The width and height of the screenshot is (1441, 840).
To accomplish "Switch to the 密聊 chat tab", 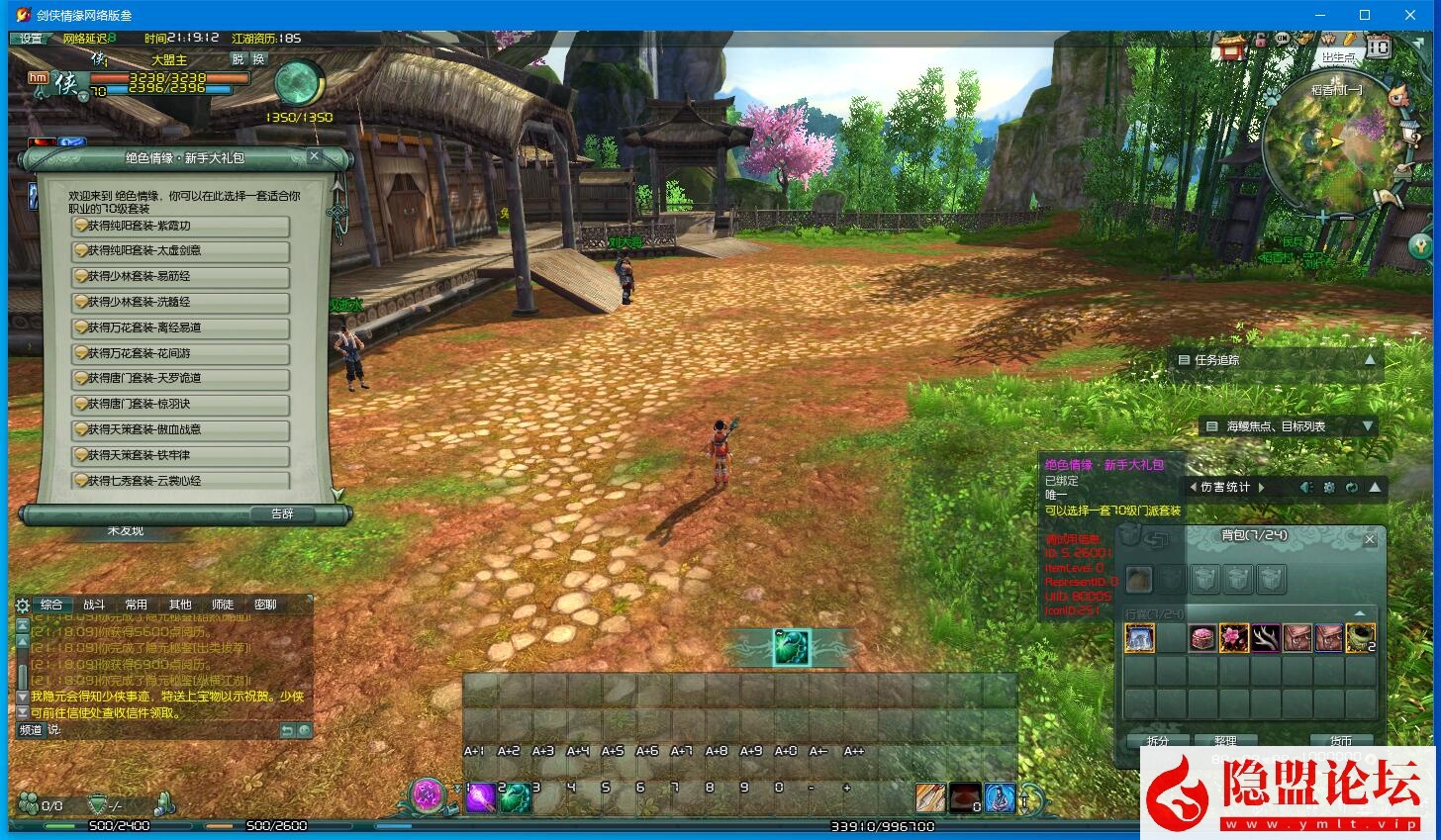I will pyautogui.click(x=265, y=604).
